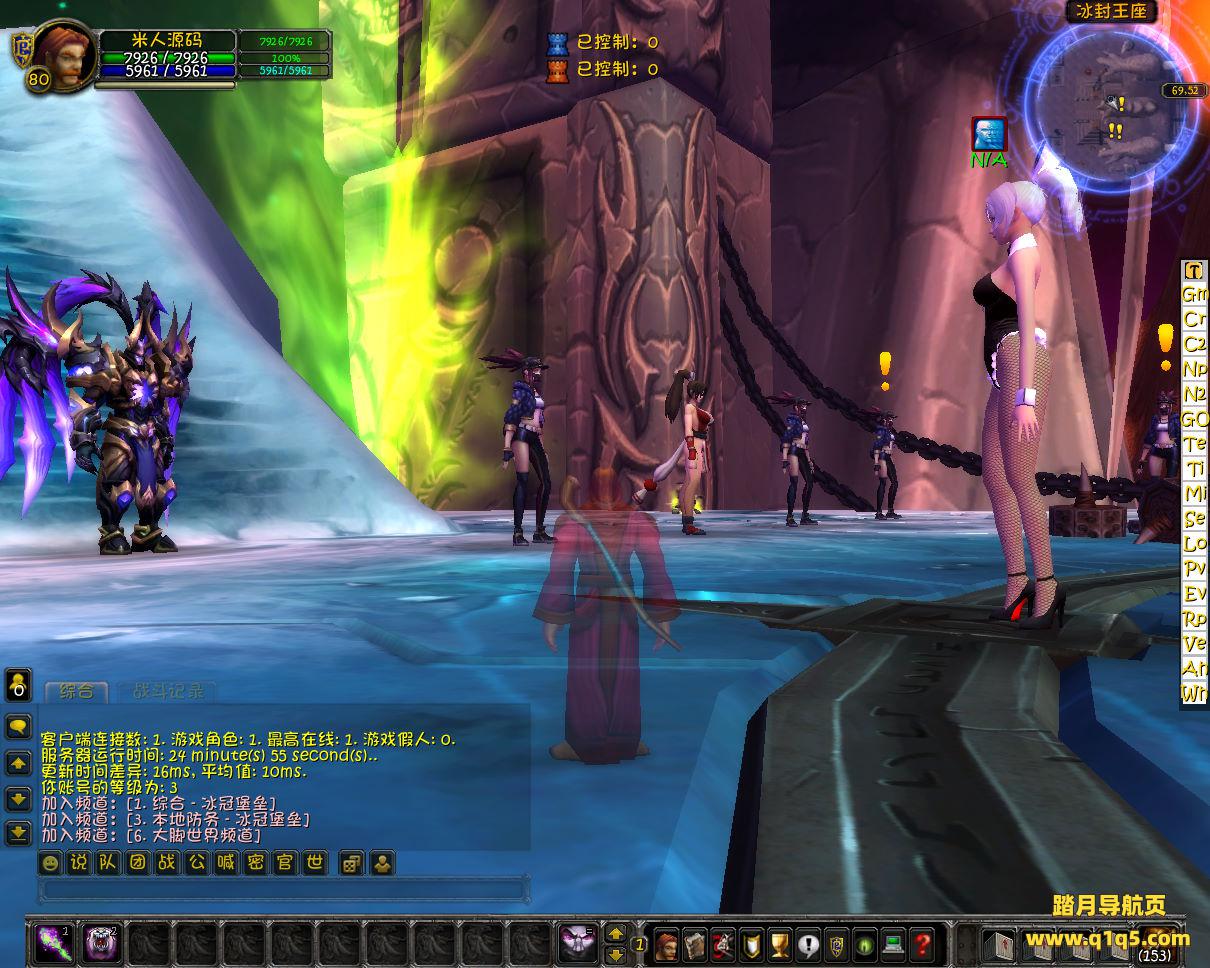Image resolution: width=1210 pixels, height=968 pixels.
Task: Choose the 喊 yell channel button
Action: [x=226, y=862]
